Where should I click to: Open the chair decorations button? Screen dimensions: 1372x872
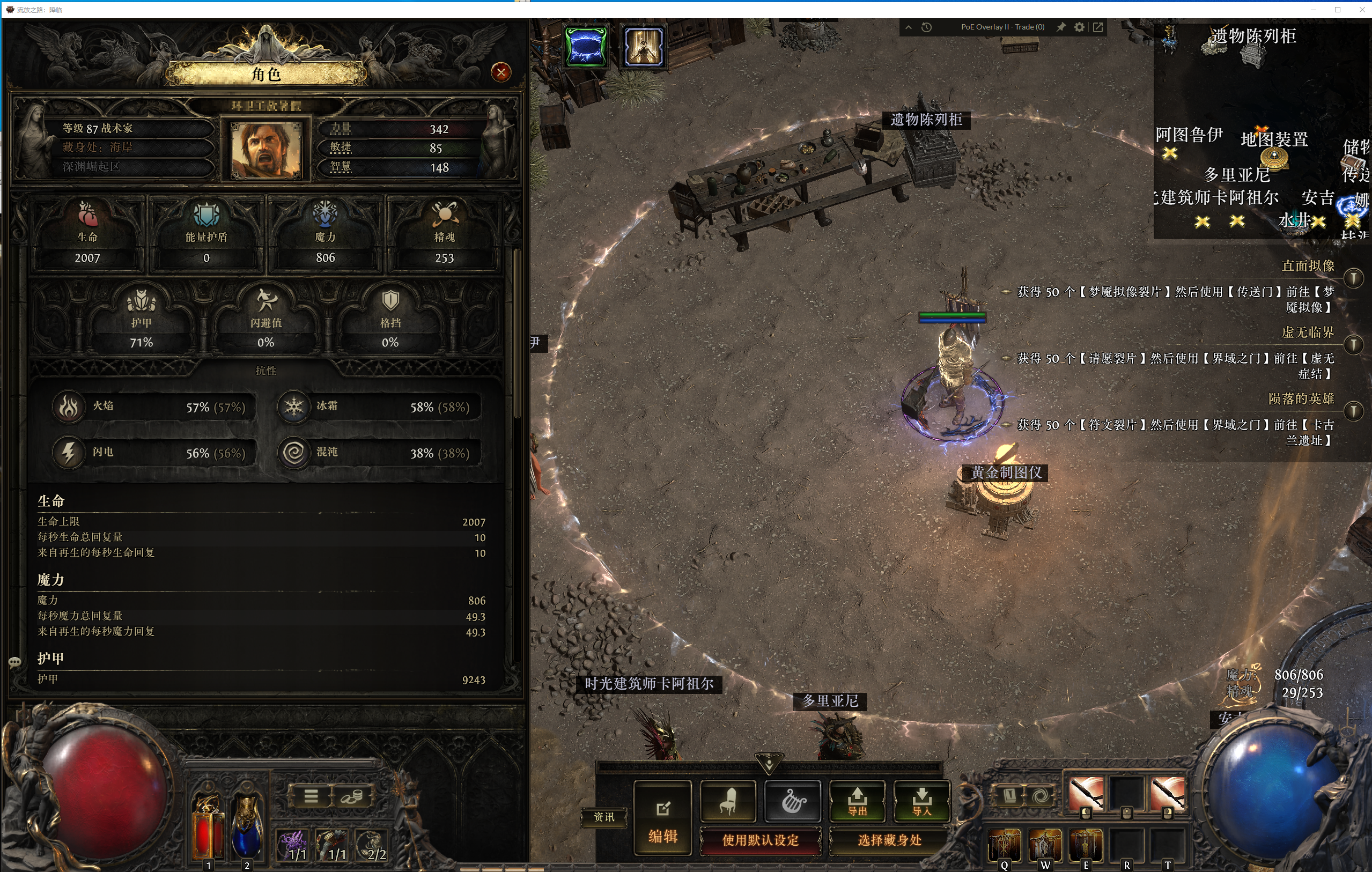[728, 801]
